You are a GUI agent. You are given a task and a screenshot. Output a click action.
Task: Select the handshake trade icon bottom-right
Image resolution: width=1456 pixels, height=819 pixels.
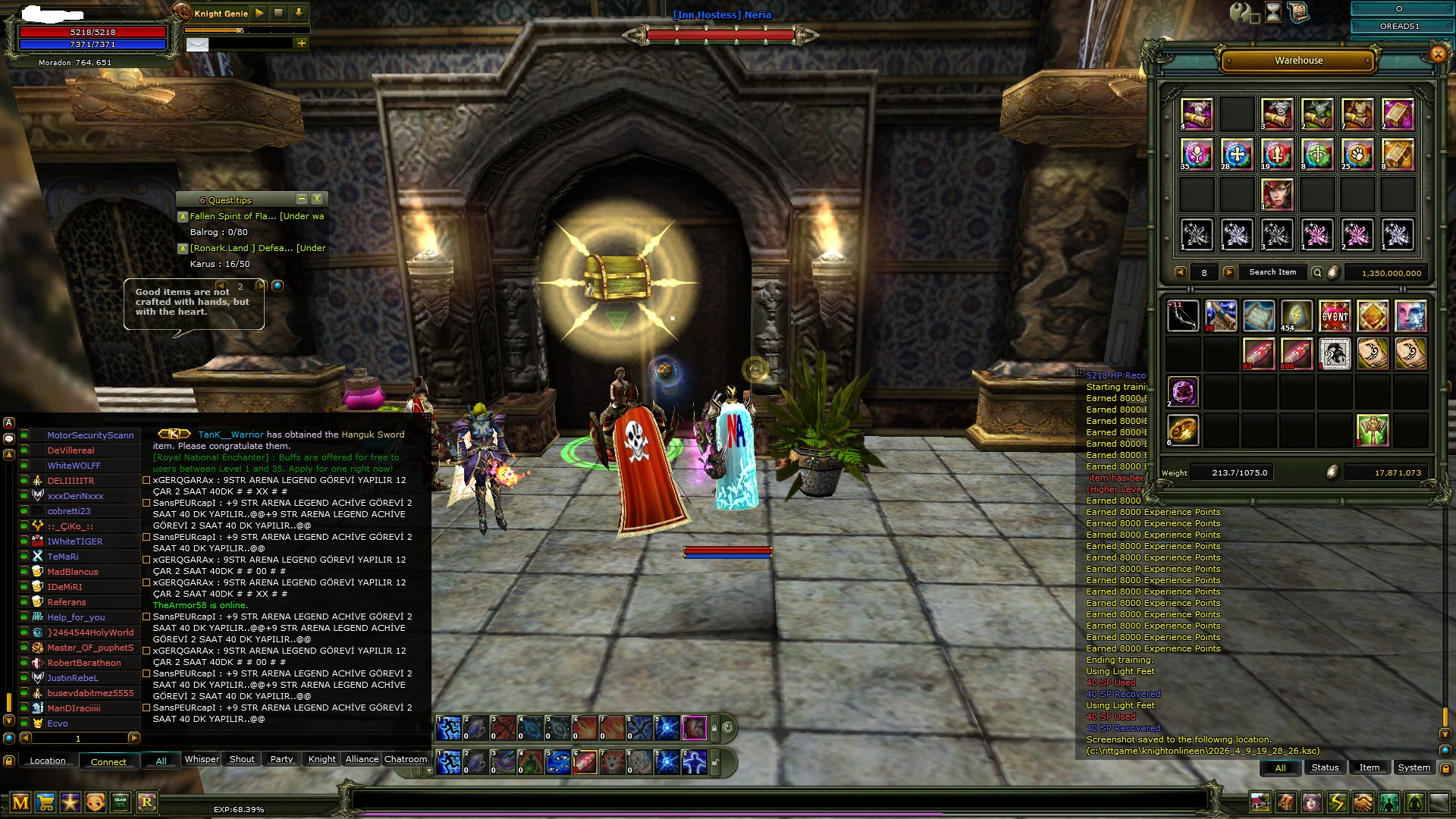pyautogui.click(x=1363, y=802)
